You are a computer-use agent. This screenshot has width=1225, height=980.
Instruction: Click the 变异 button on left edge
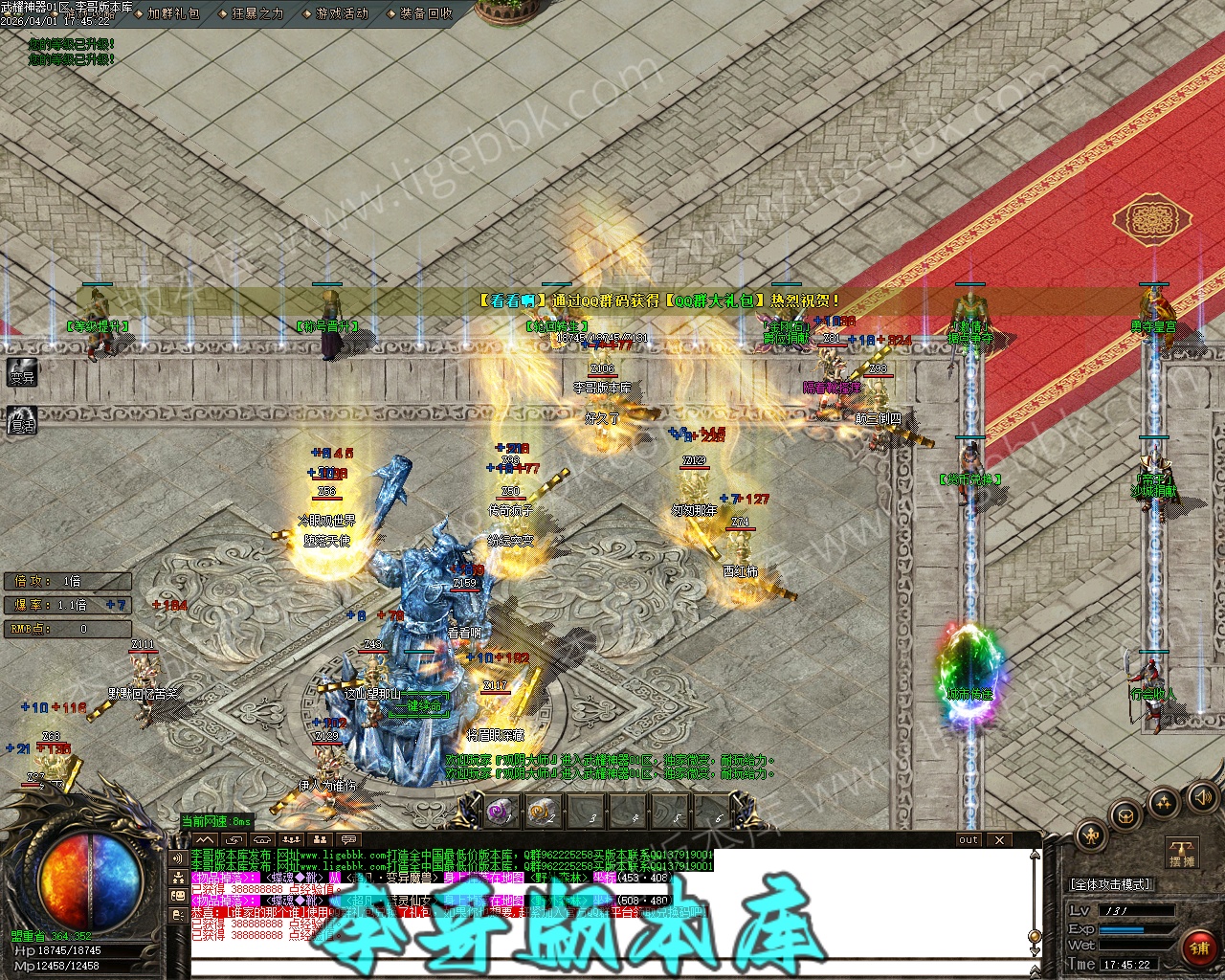(x=22, y=374)
